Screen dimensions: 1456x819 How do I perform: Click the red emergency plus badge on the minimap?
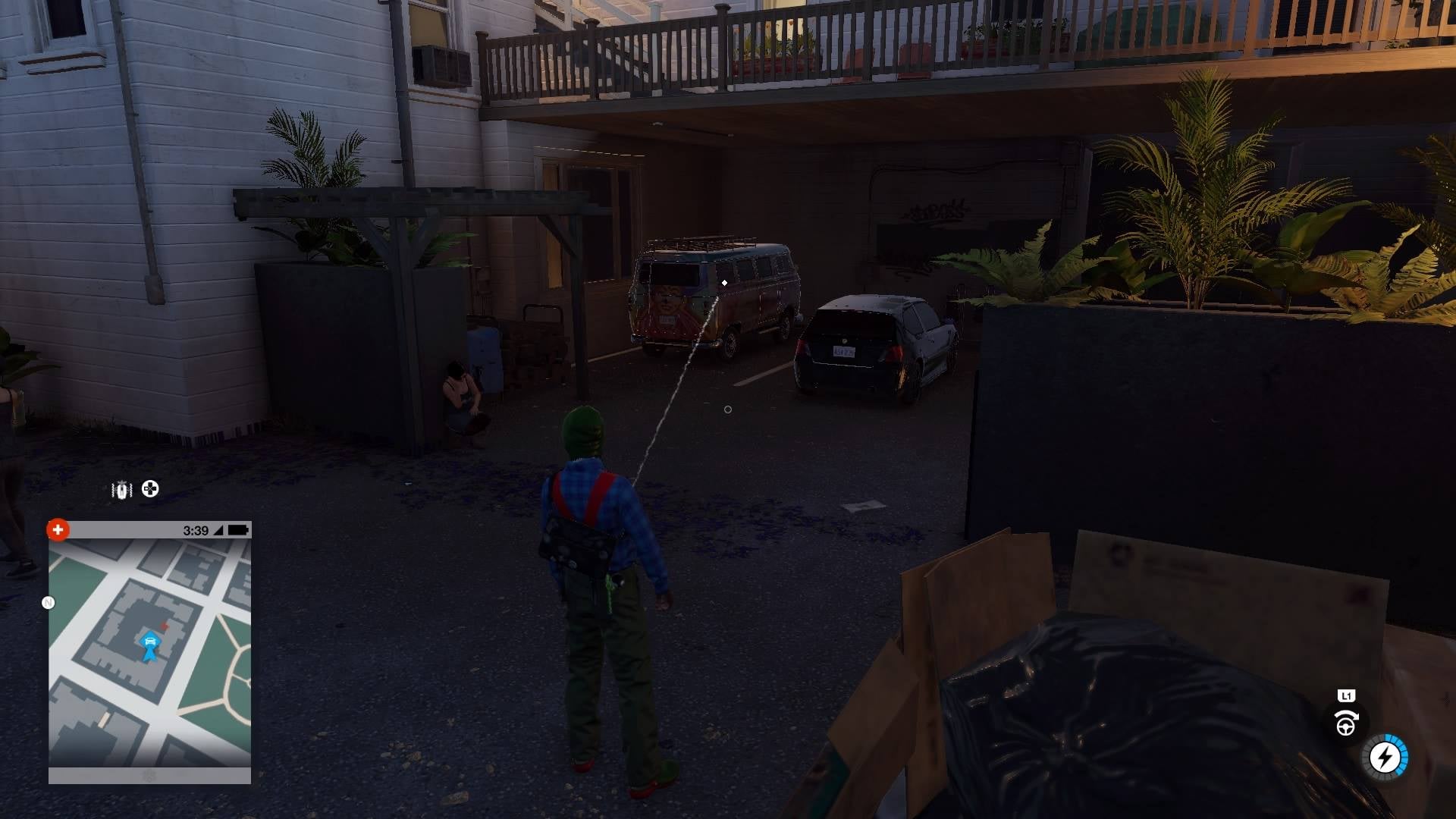click(58, 530)
